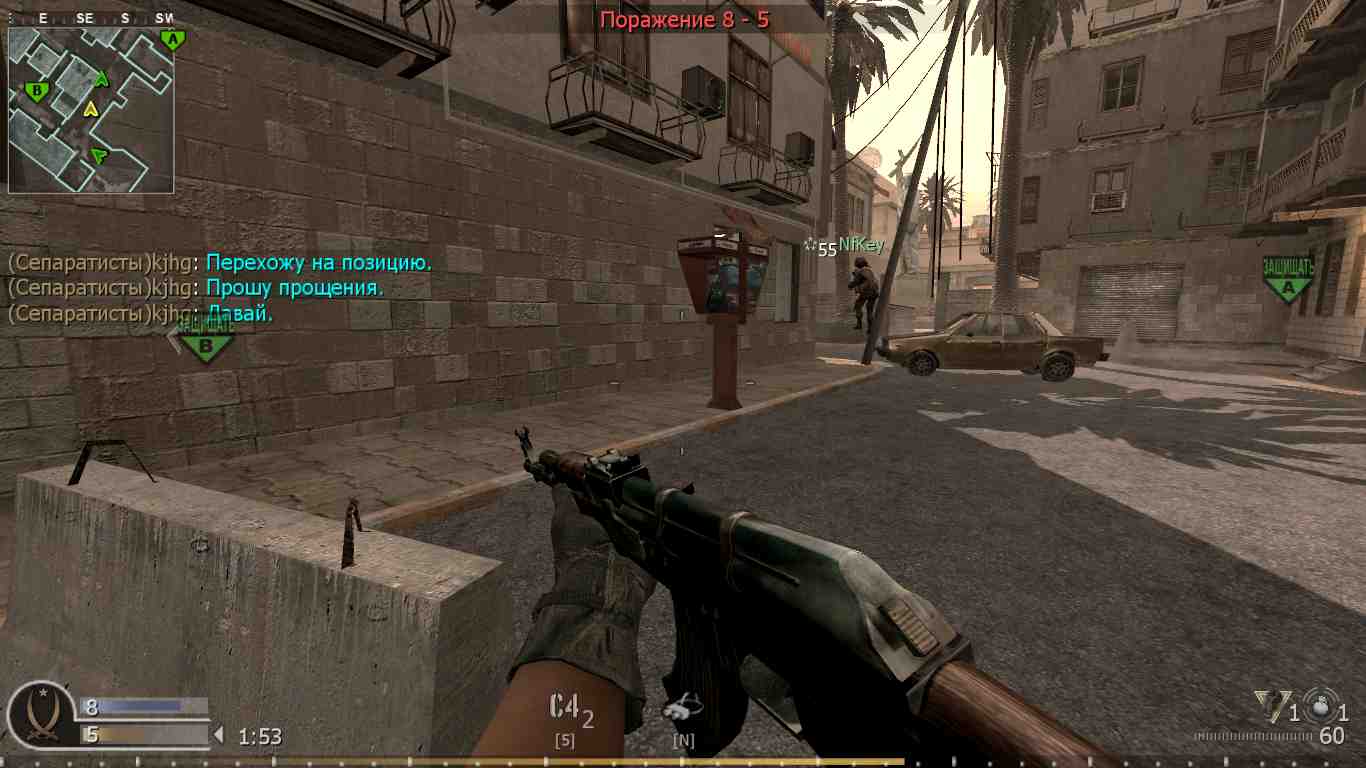Click the chat message 'Перехожу на позицию.'
The image size is (1366, 768).
coord(318,263)
